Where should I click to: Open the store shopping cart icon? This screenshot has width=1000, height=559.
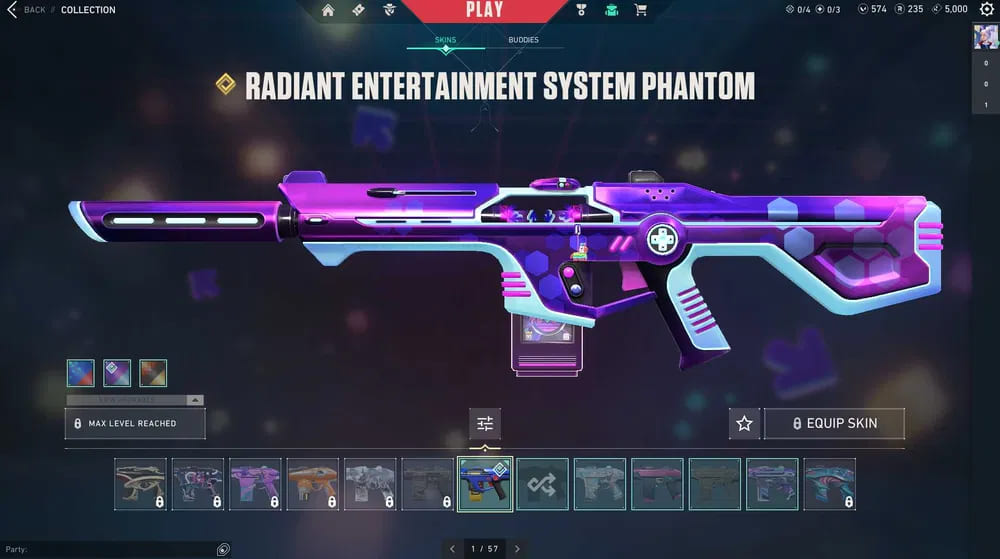(641, 10)
